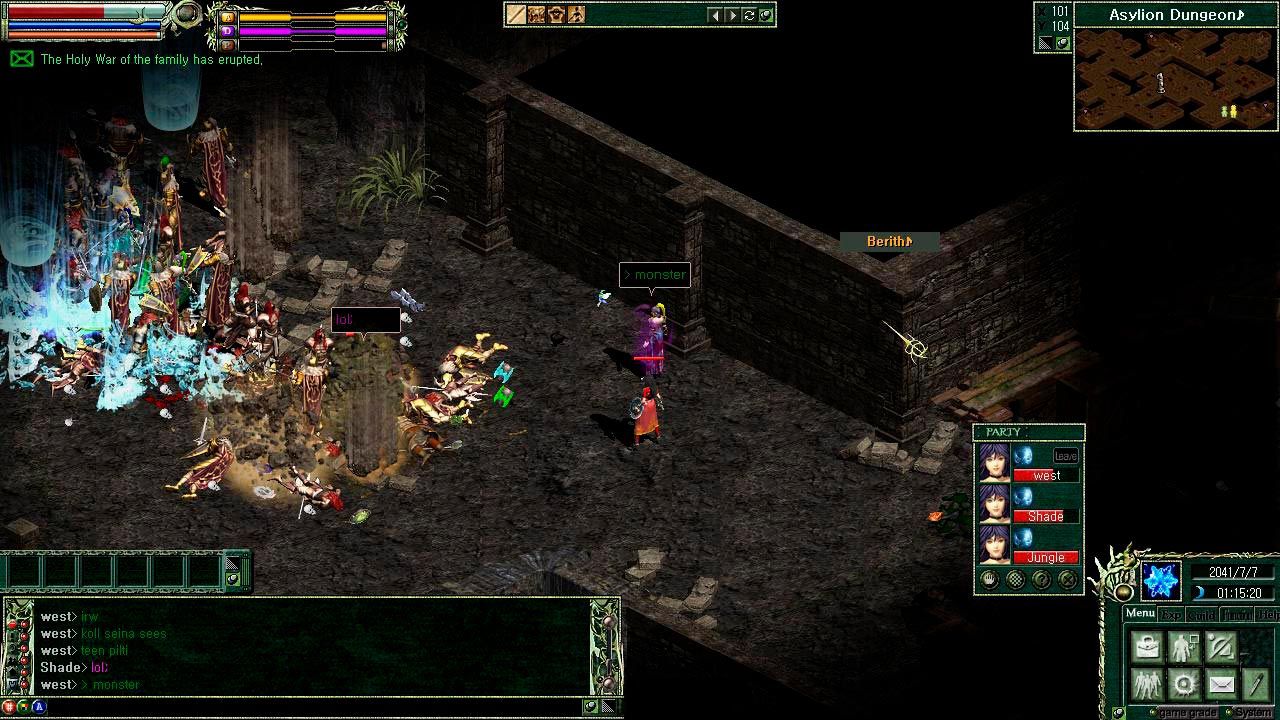The height and width of the screenshot is (720, 1280).
Task: Select the staff icon in the top toolbar
Action: [x=516, y=15]
